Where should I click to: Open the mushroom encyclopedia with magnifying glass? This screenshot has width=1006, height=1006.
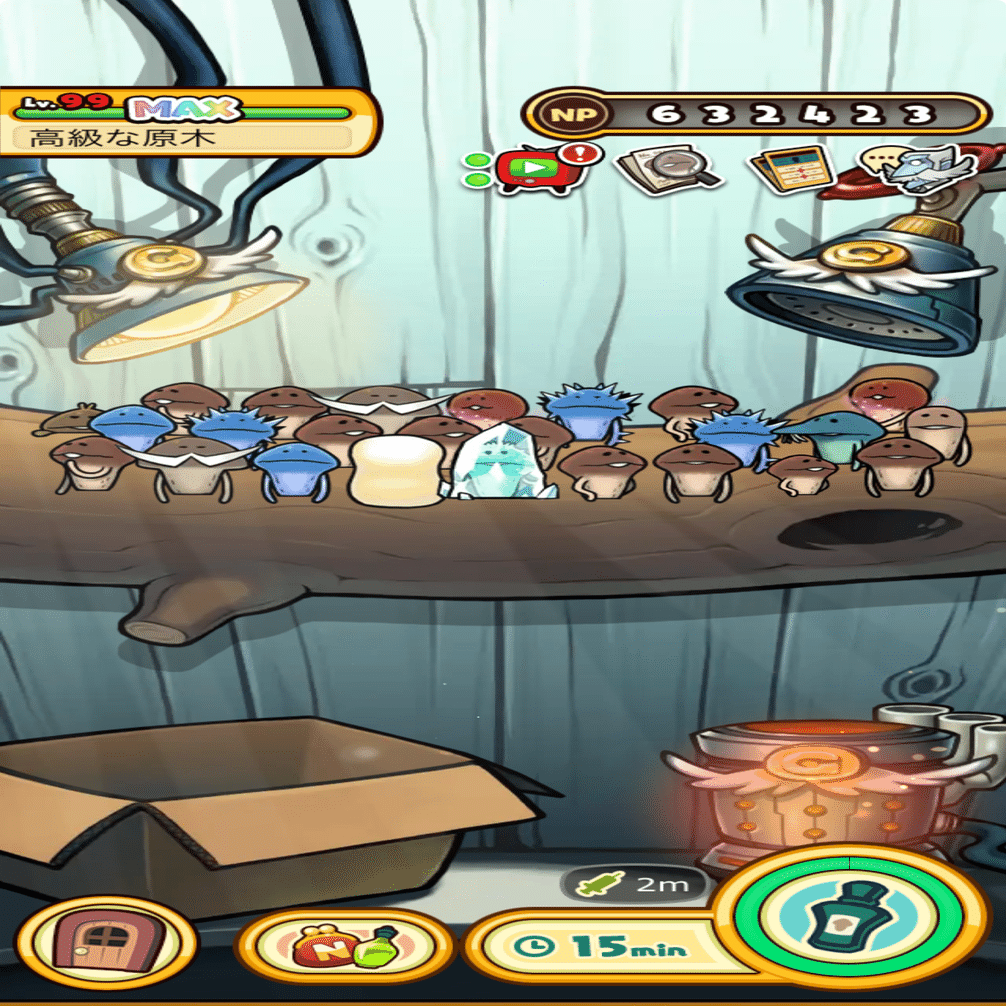(668, 168)
